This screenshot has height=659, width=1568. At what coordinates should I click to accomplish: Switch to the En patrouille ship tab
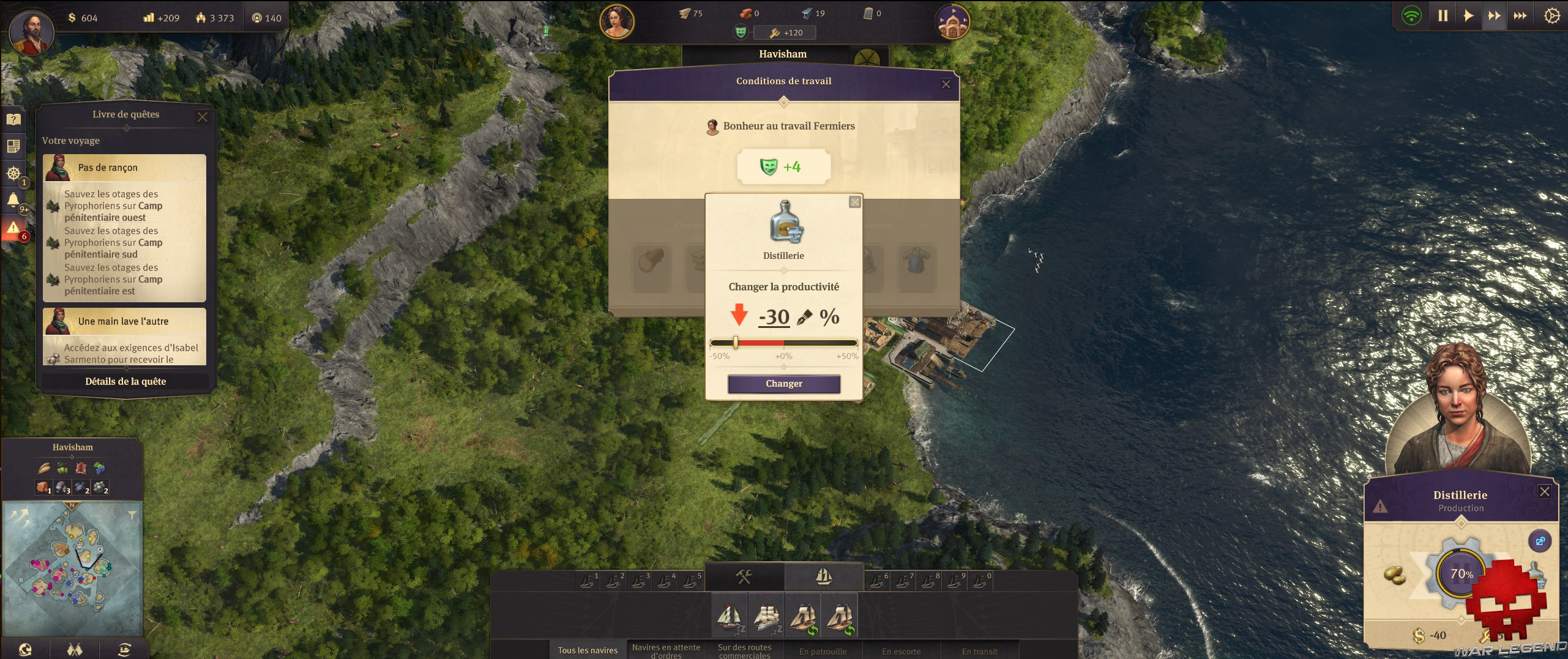(824, 651)
